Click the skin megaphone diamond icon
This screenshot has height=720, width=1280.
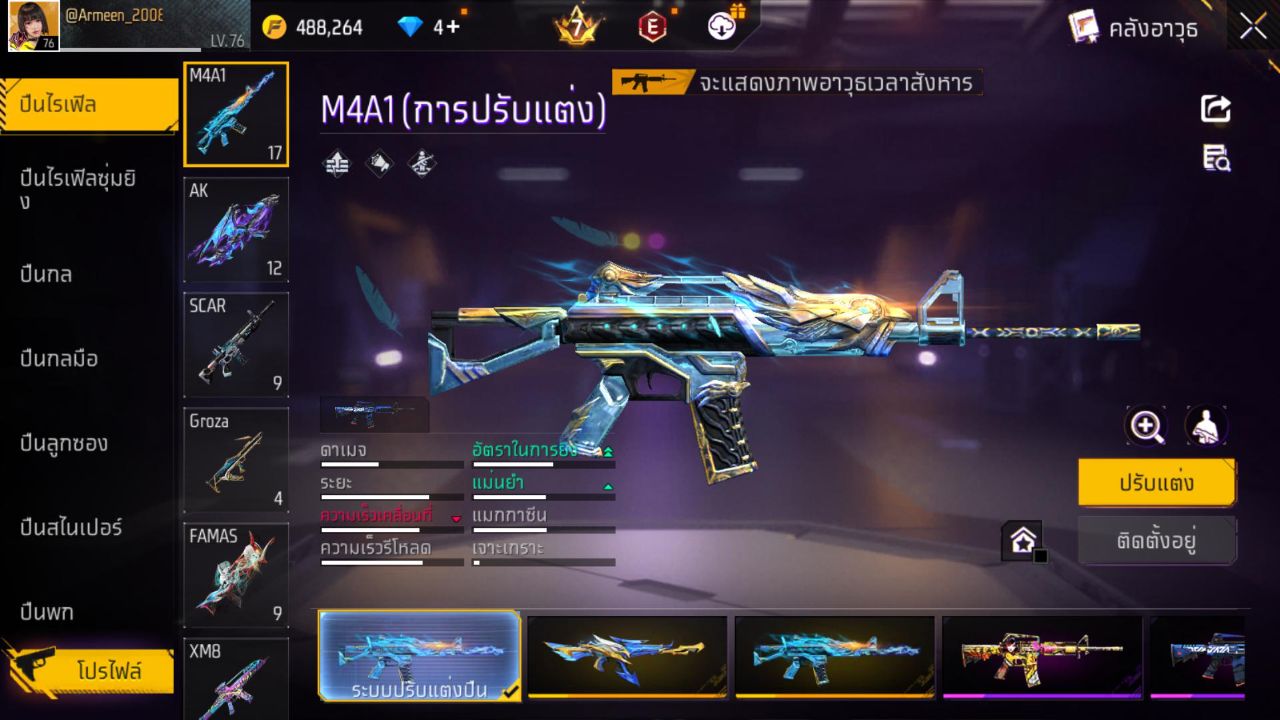coord(379,164)
